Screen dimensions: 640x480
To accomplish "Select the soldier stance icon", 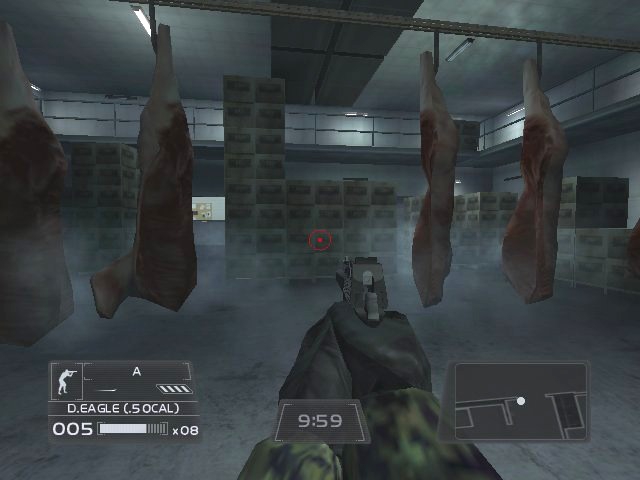I will click(67, 381).
